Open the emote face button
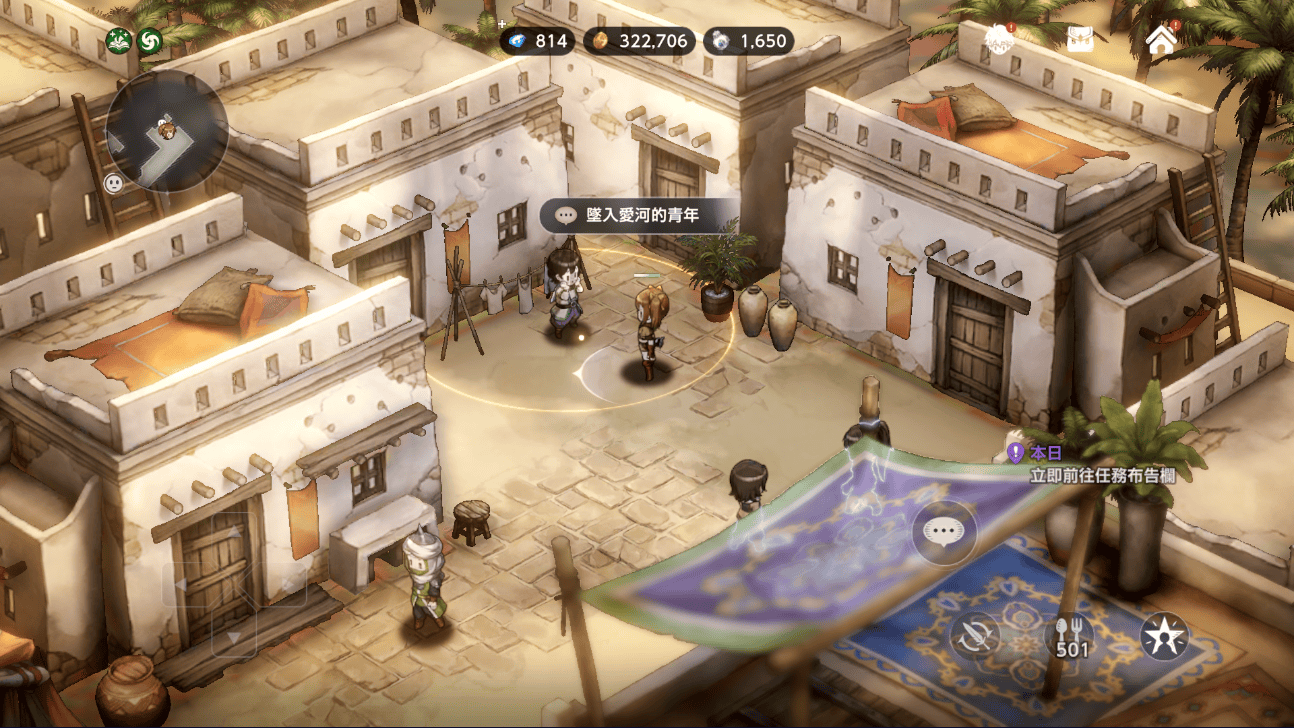 114,183
